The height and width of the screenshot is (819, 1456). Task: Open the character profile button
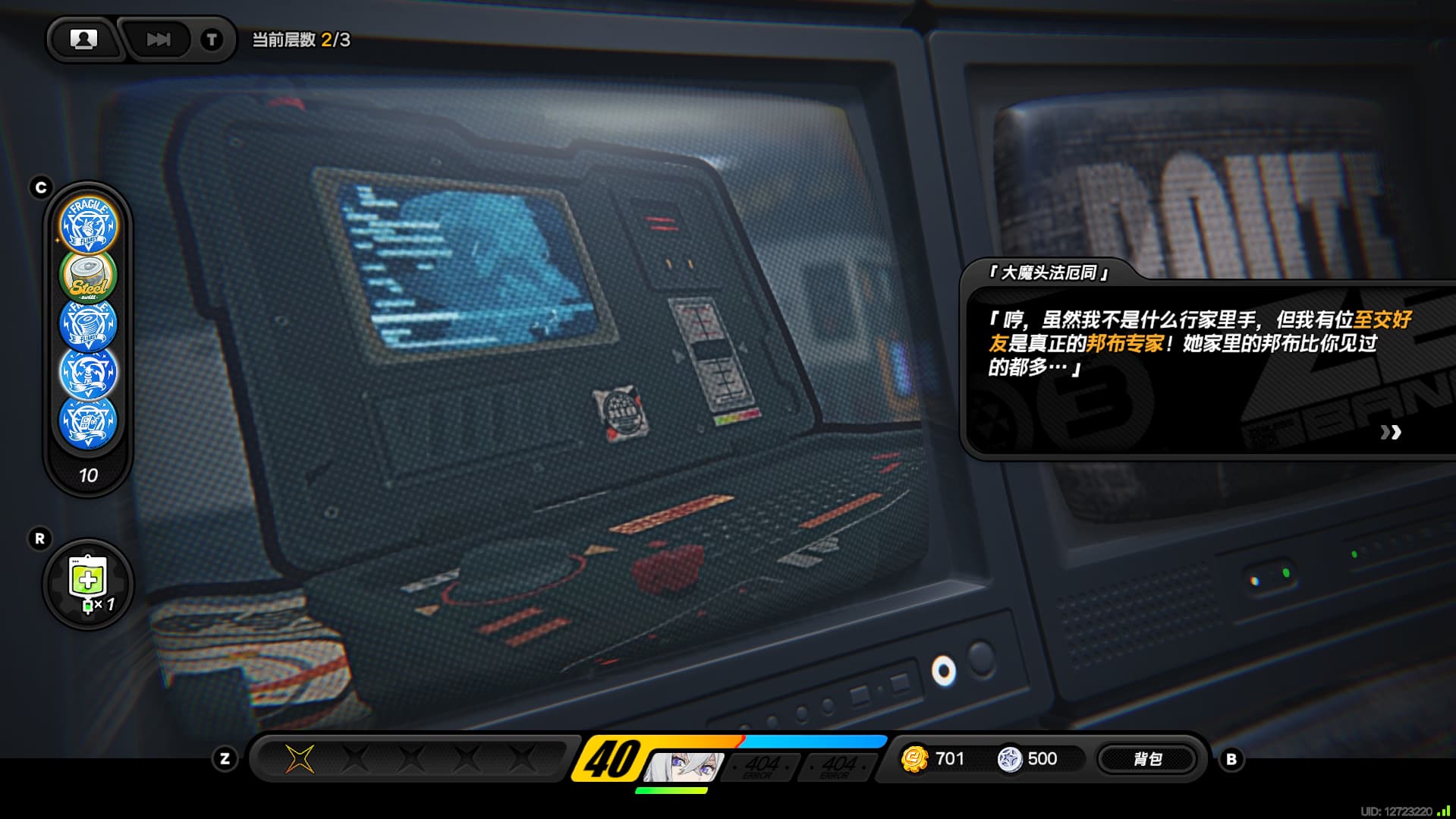click(83, 39)
